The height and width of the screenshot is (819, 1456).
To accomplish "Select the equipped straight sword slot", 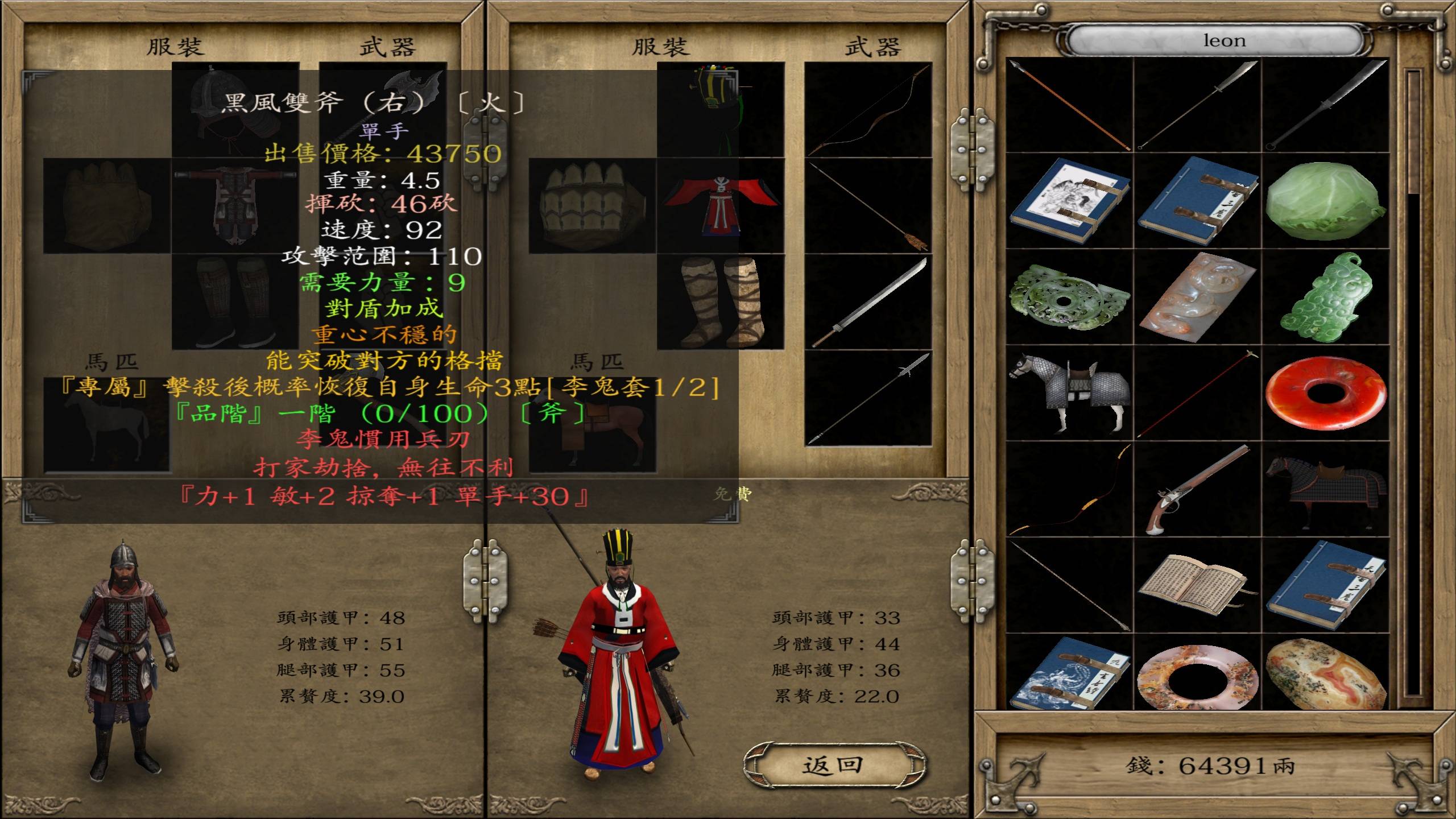I will [867, 301].
